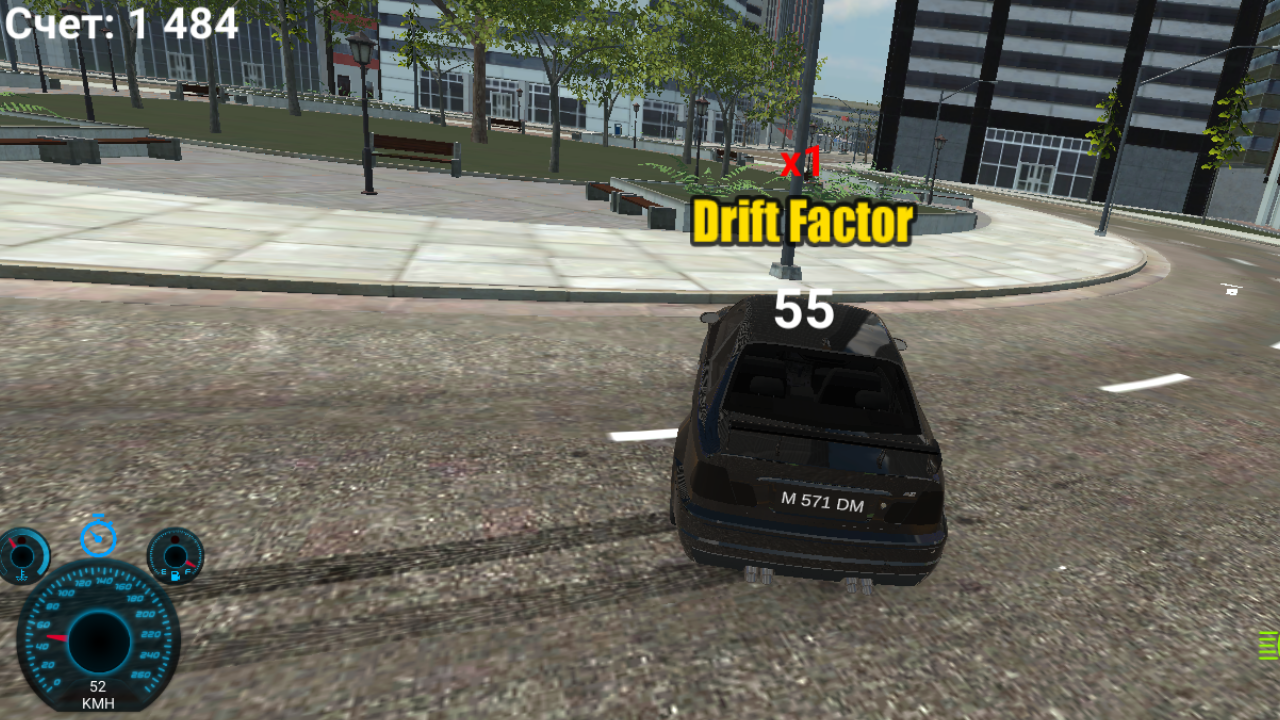Screen dimensions: 1280x720
Task: Toggle the 52 KMH speed readout
Action: click(97, 692)
